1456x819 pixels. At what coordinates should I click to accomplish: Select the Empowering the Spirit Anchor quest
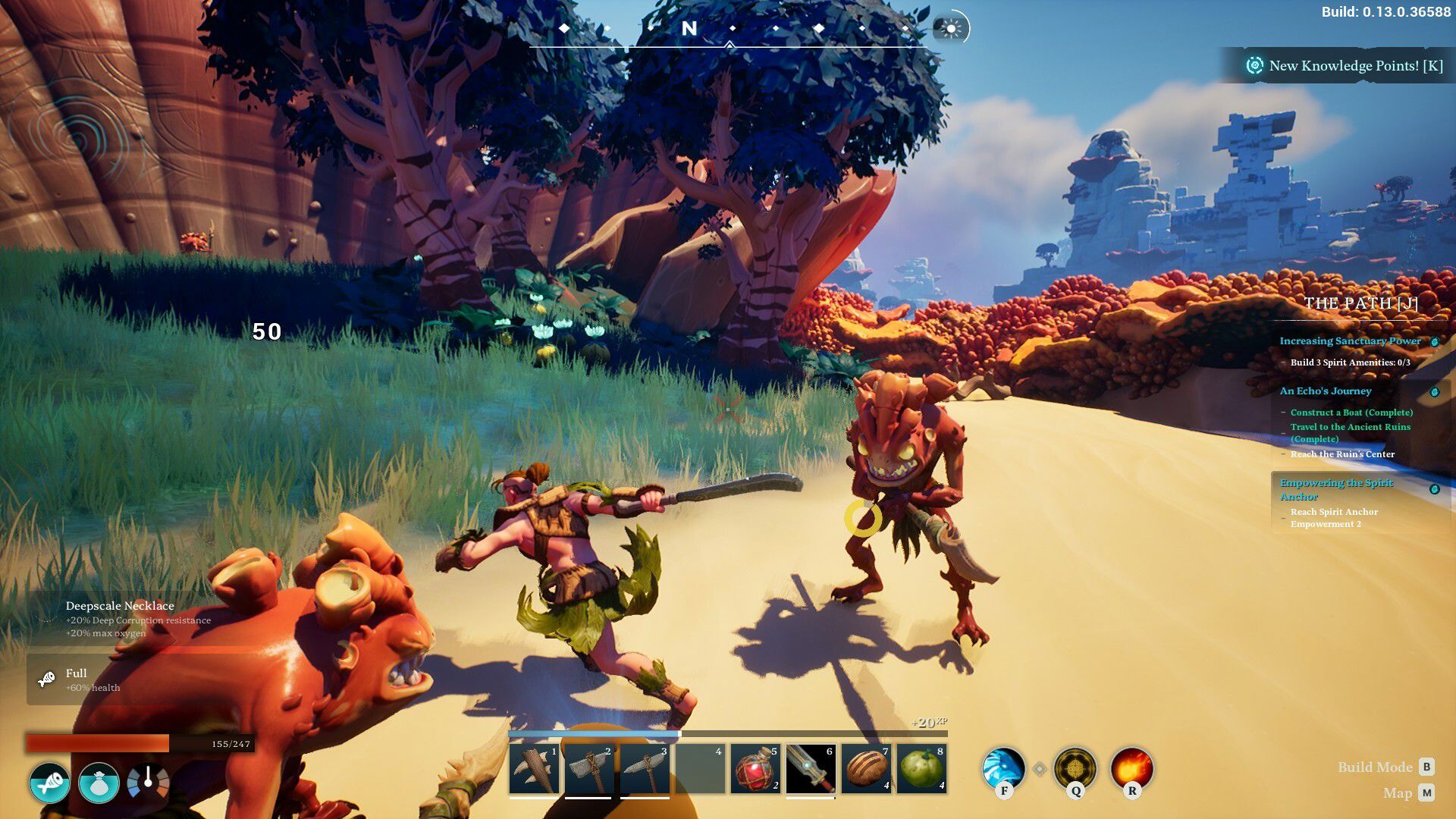pos(1336,489)
